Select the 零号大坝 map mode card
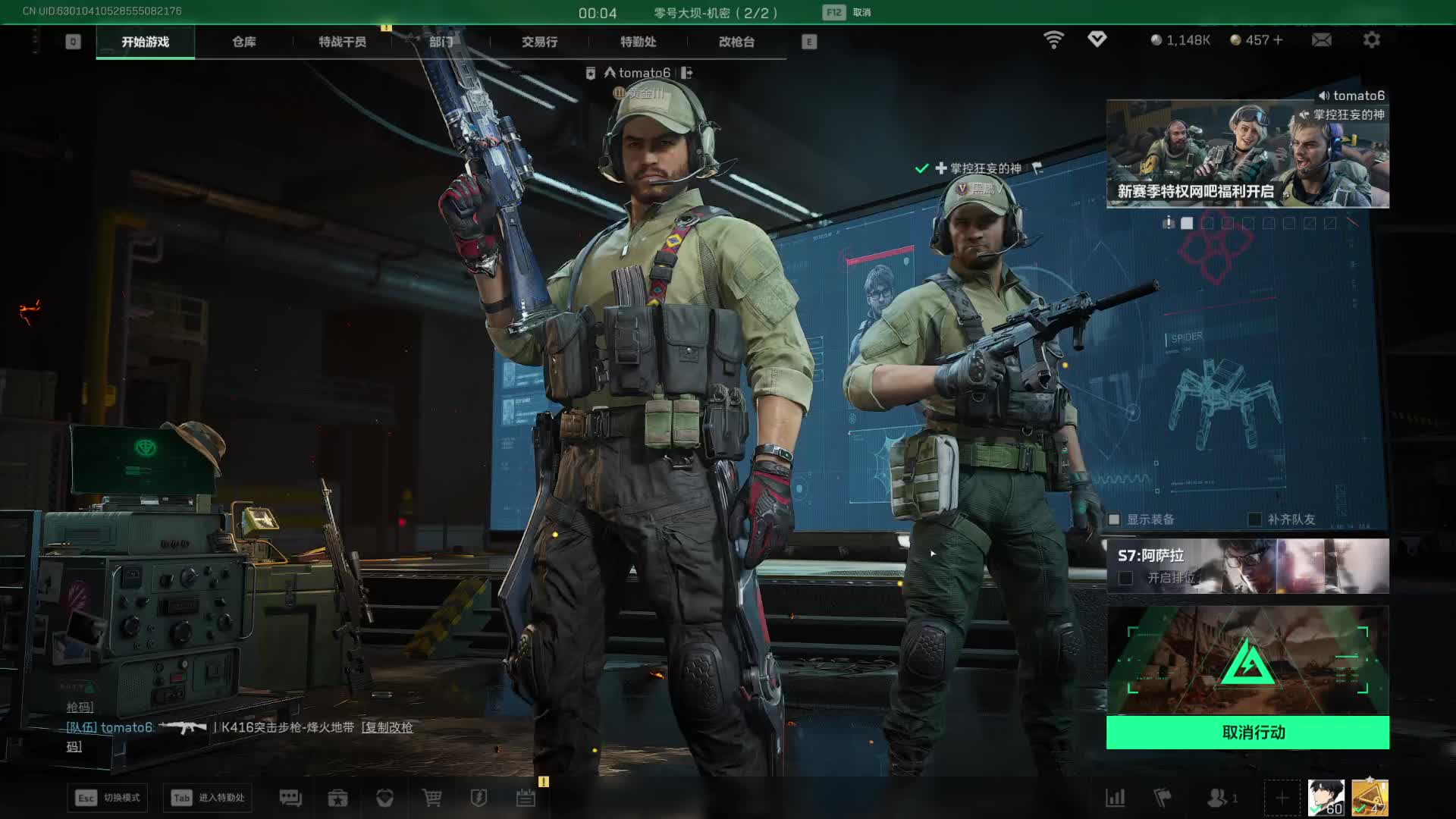1456x819 pixels. click(1247, 660)
